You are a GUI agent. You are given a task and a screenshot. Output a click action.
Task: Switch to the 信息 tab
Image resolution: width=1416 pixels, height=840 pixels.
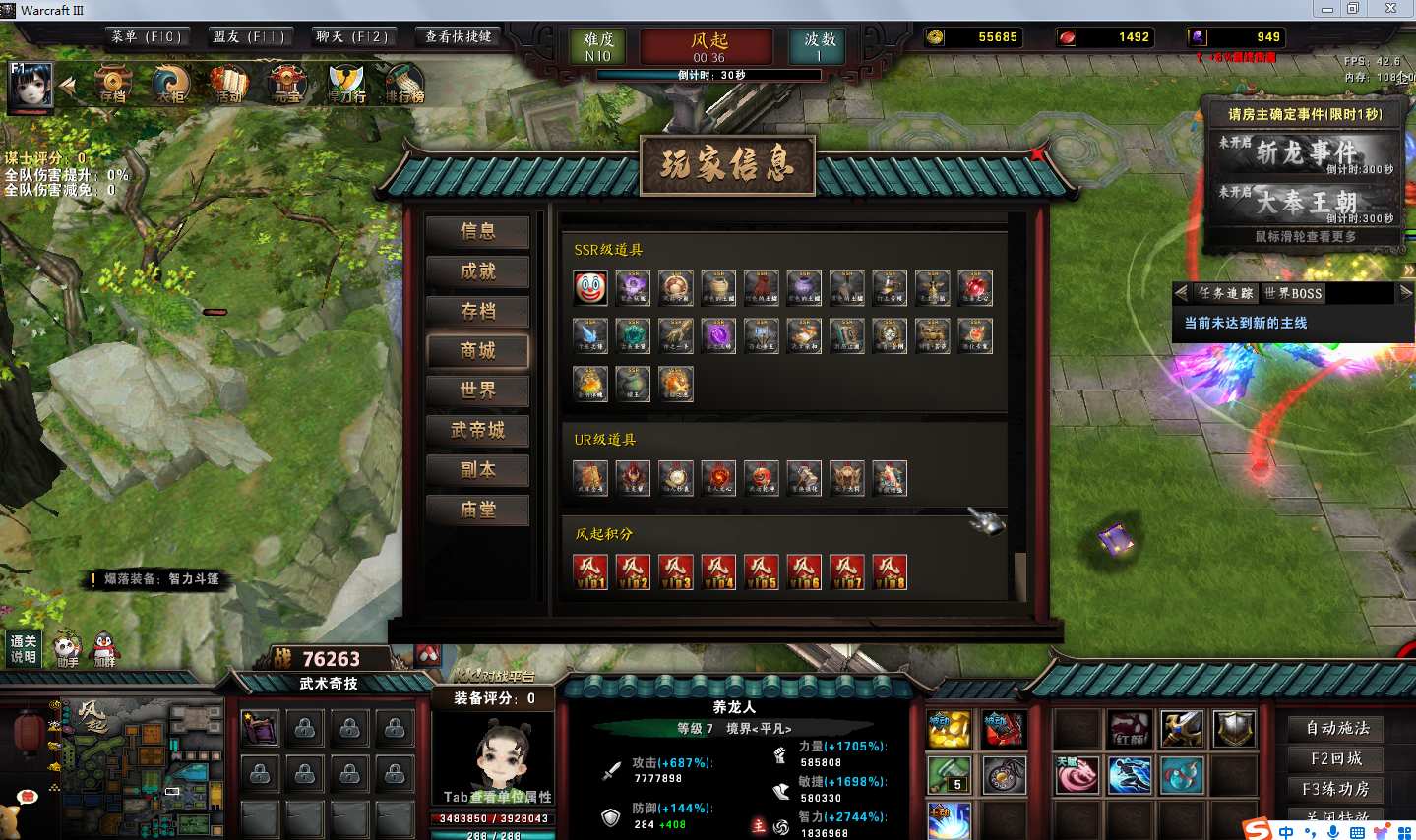point(477,231)
